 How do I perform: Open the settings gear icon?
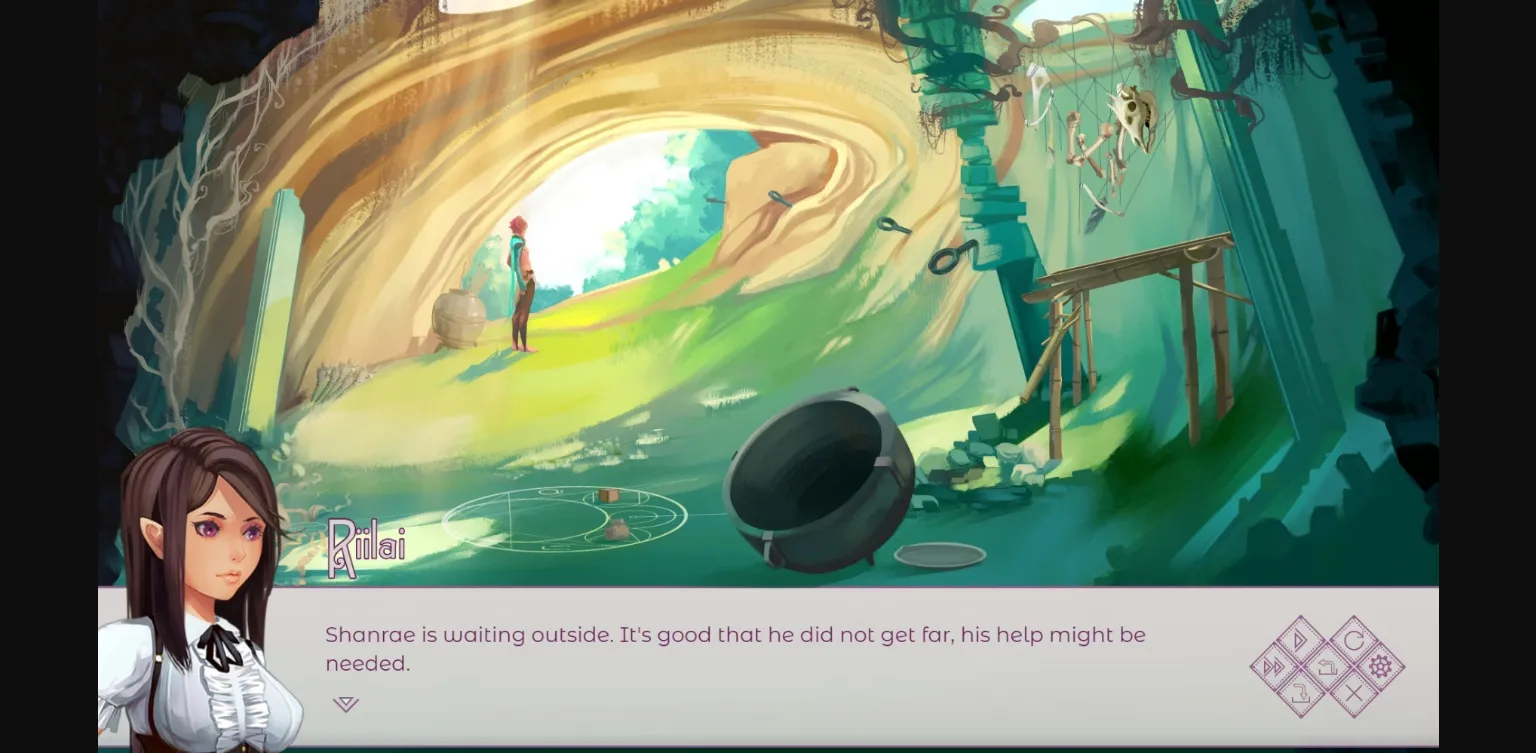coord(1380,666)
